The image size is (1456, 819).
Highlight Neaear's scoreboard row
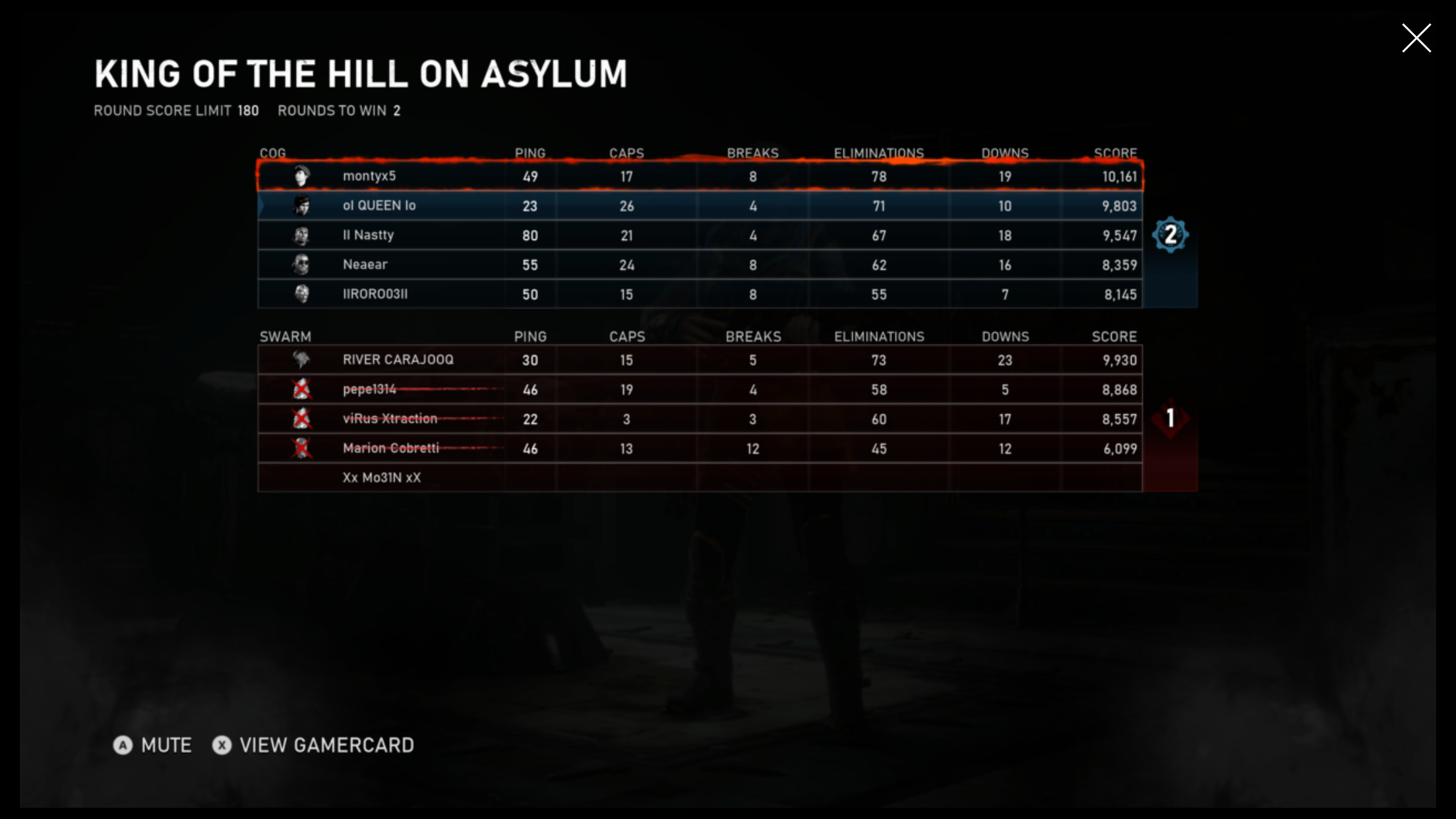pos(699,264)
